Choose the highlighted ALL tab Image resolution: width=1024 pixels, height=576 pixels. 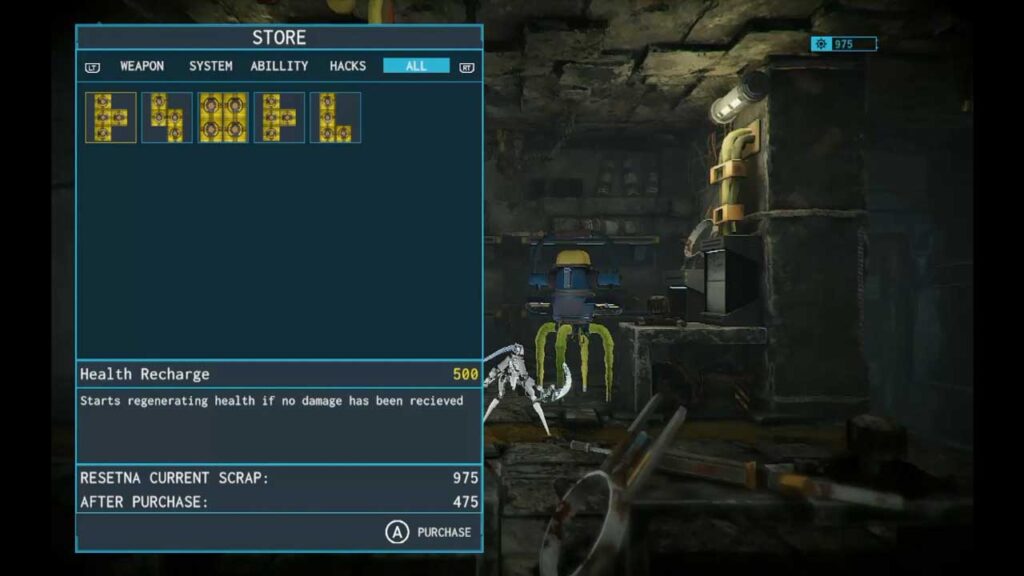click(x=416, y=66)
